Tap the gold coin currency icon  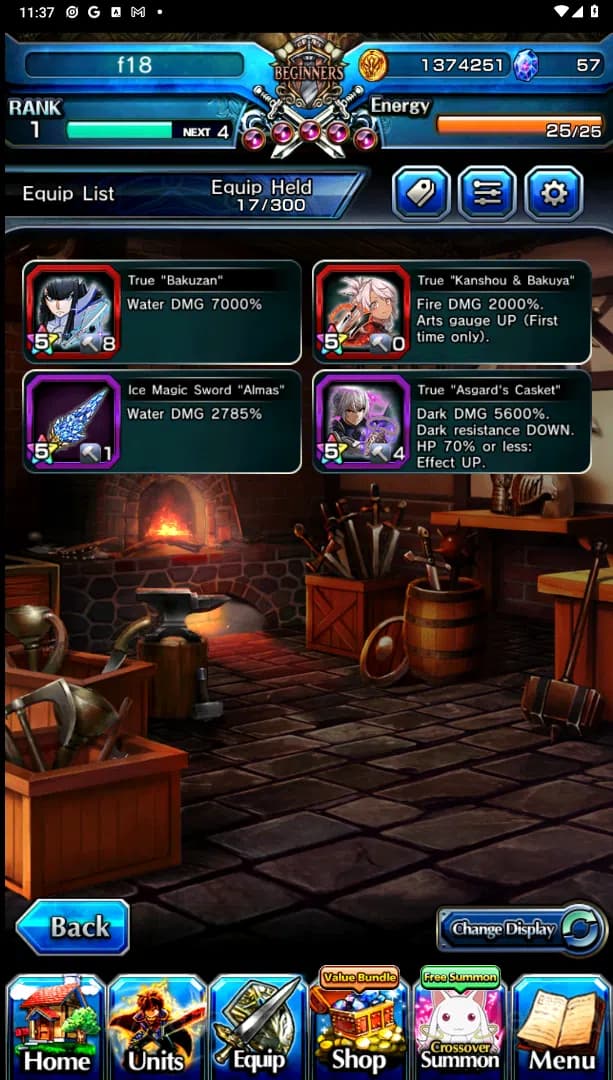click(x=374, y=65)
